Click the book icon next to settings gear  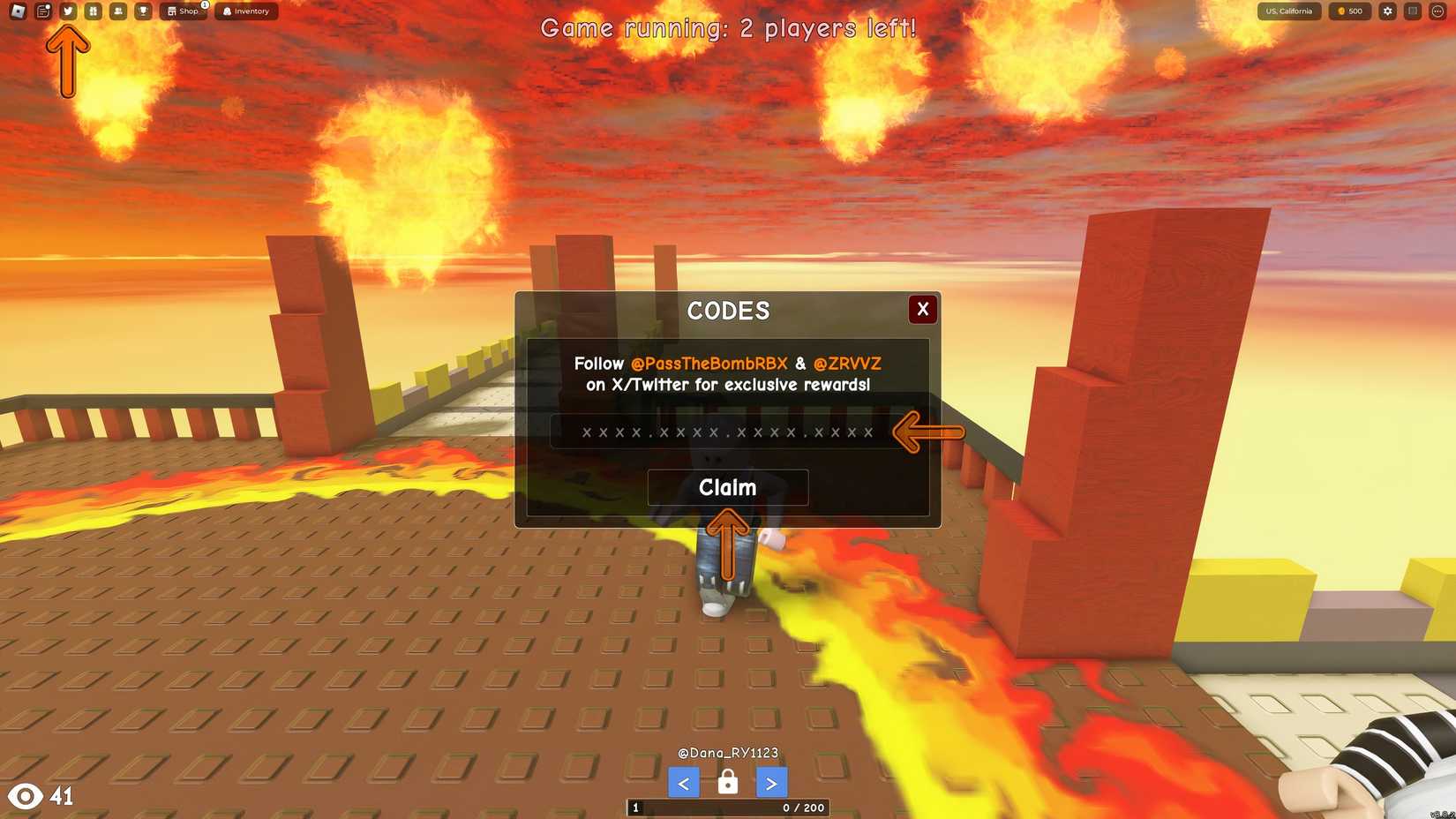pos(1412,11)
